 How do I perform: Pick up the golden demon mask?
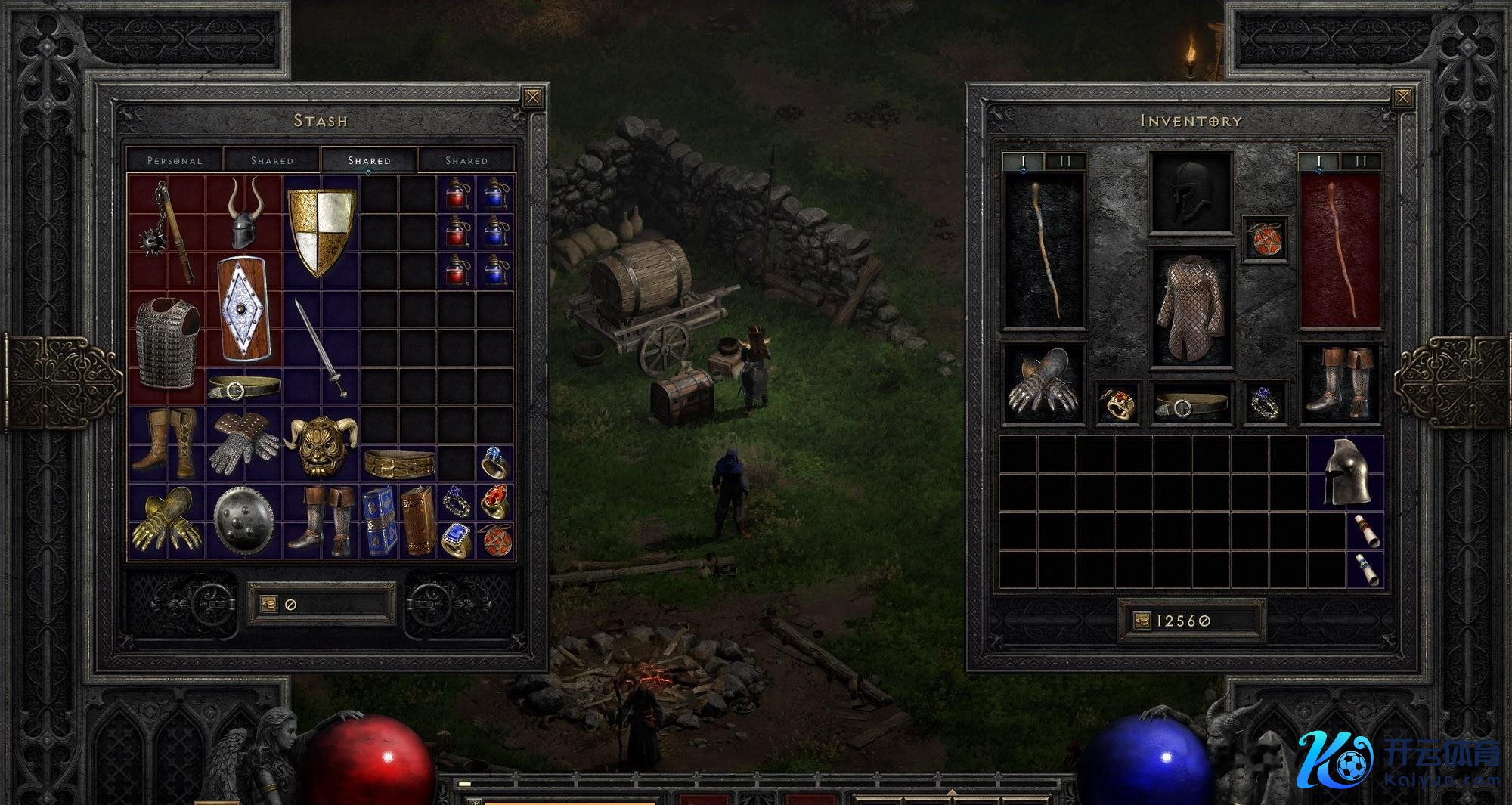tap(321, 445)
